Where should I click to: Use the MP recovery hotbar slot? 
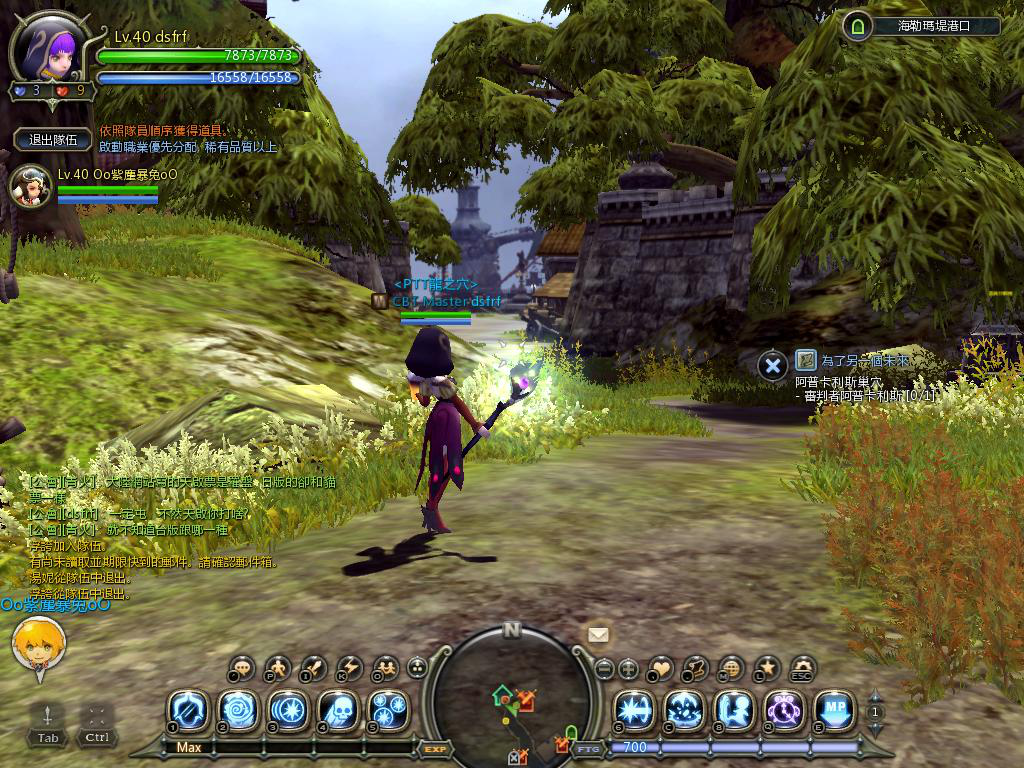point(834,711)
